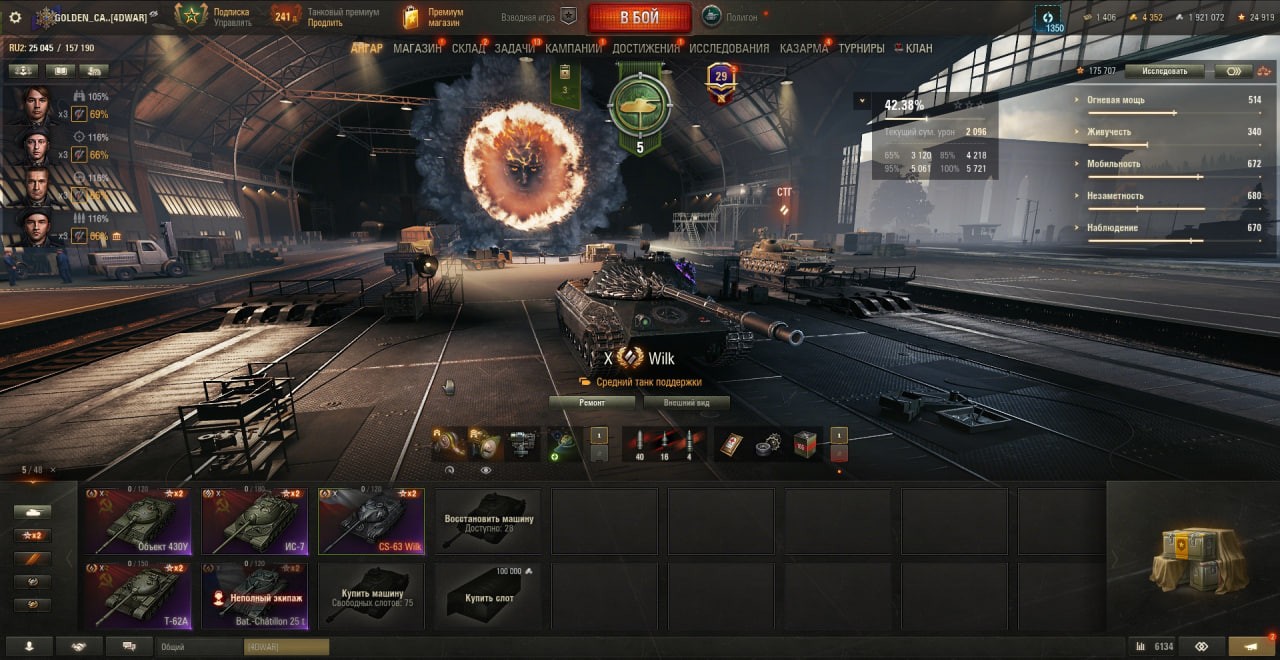Screen dimensions: 1280x660
Task: Go to the КАМПАНИИ tab
Action: point(573,48)
